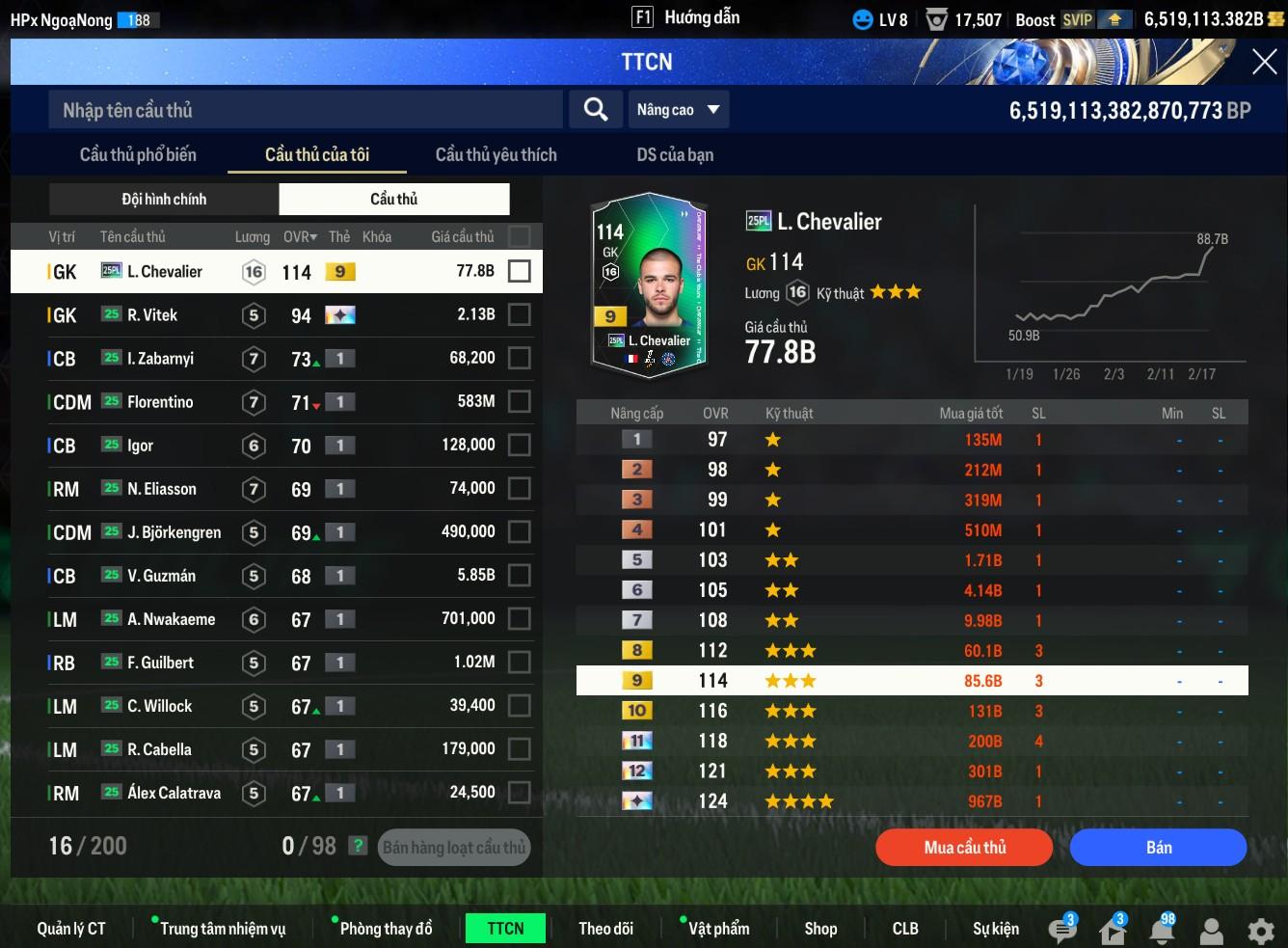The width and height of the screenshot is (1288, 948).
Task: Toggle the select-all checkbox in list header
Action: (x=519, y=236)
